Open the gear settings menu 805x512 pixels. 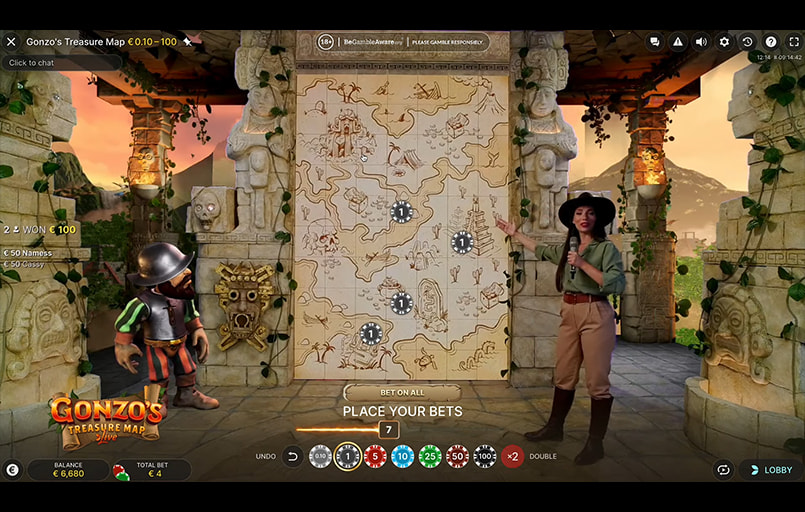(x=724, y=42)
